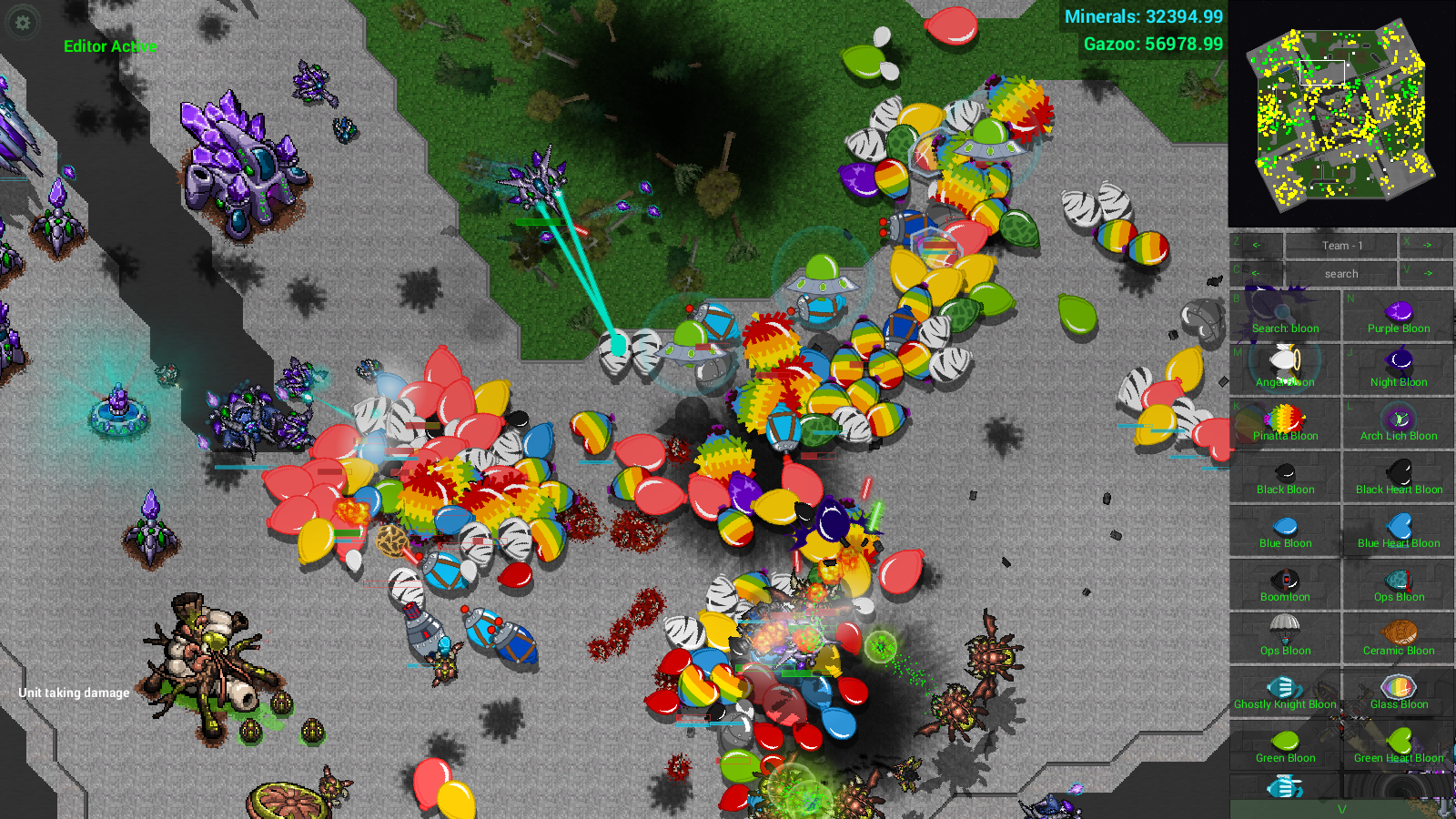Click on the minimap
This screenshot has width=1456, height=819.
[x=1341, y=114]
